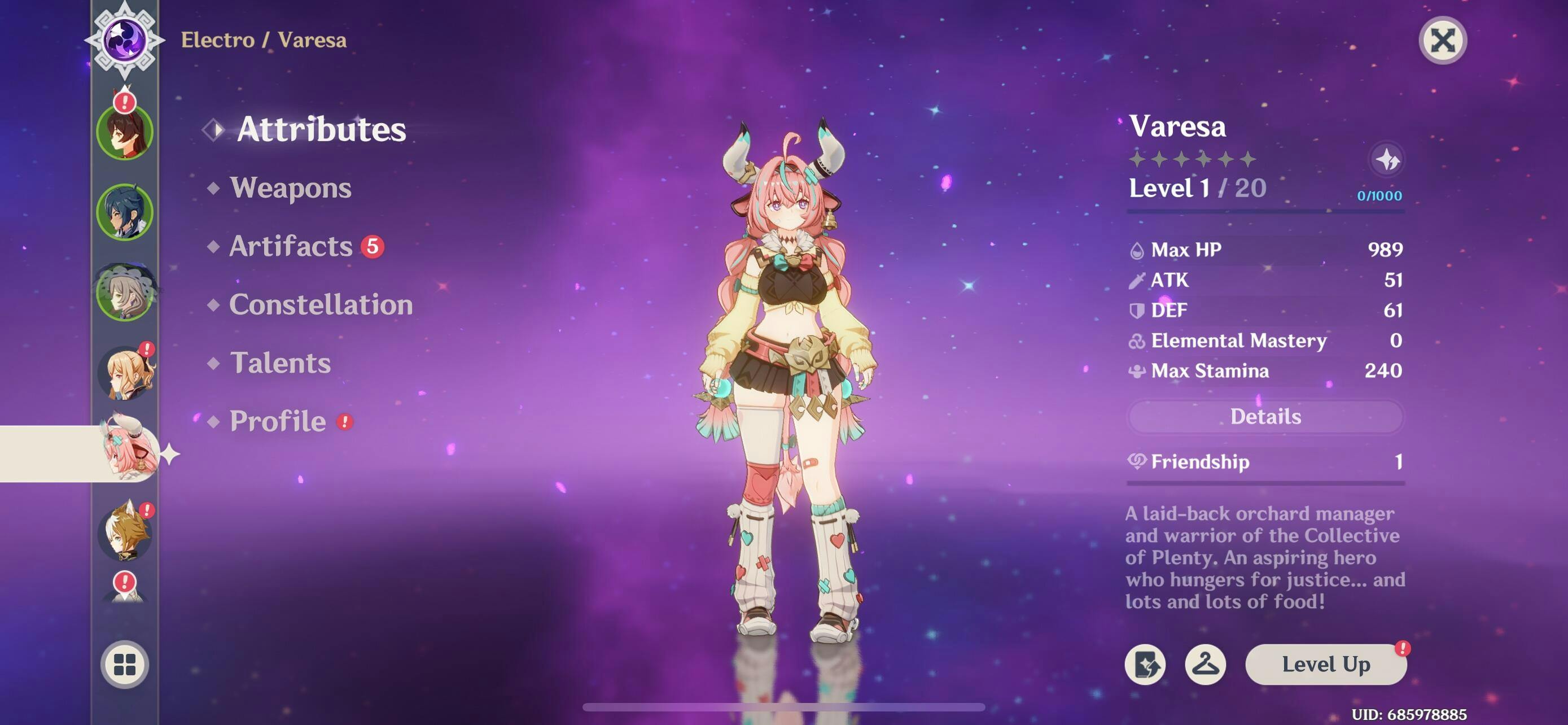Screen dimensions: 1568x725
Task: Close the character screen
Action: coord(1442,41)
